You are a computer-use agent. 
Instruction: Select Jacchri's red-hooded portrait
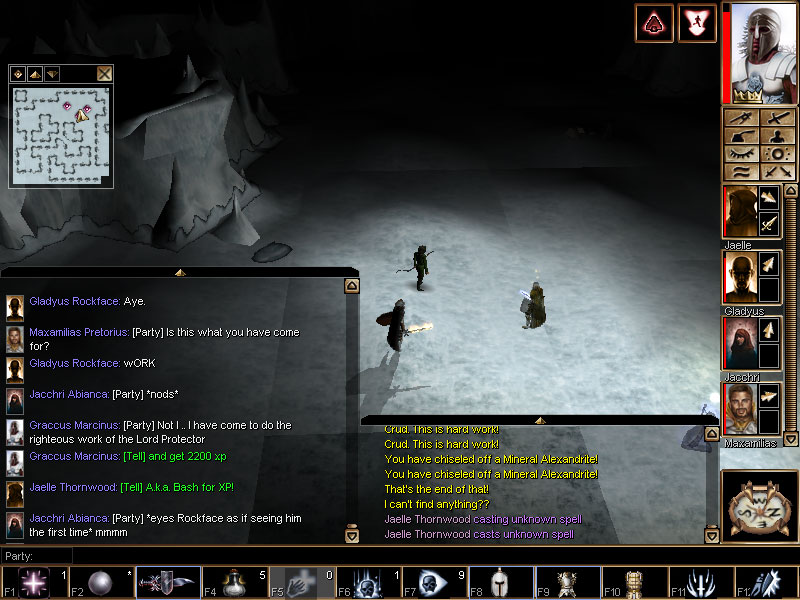click(740, 344)
